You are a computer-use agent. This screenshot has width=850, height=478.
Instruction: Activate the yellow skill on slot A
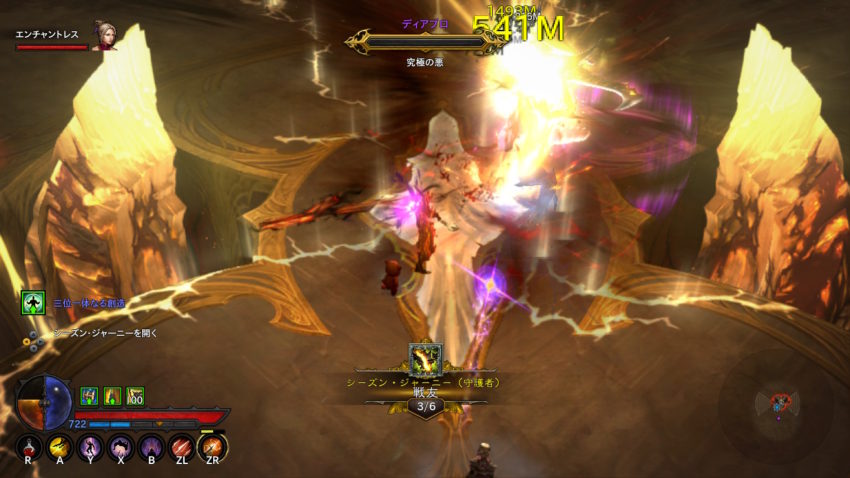click(61, 447)
